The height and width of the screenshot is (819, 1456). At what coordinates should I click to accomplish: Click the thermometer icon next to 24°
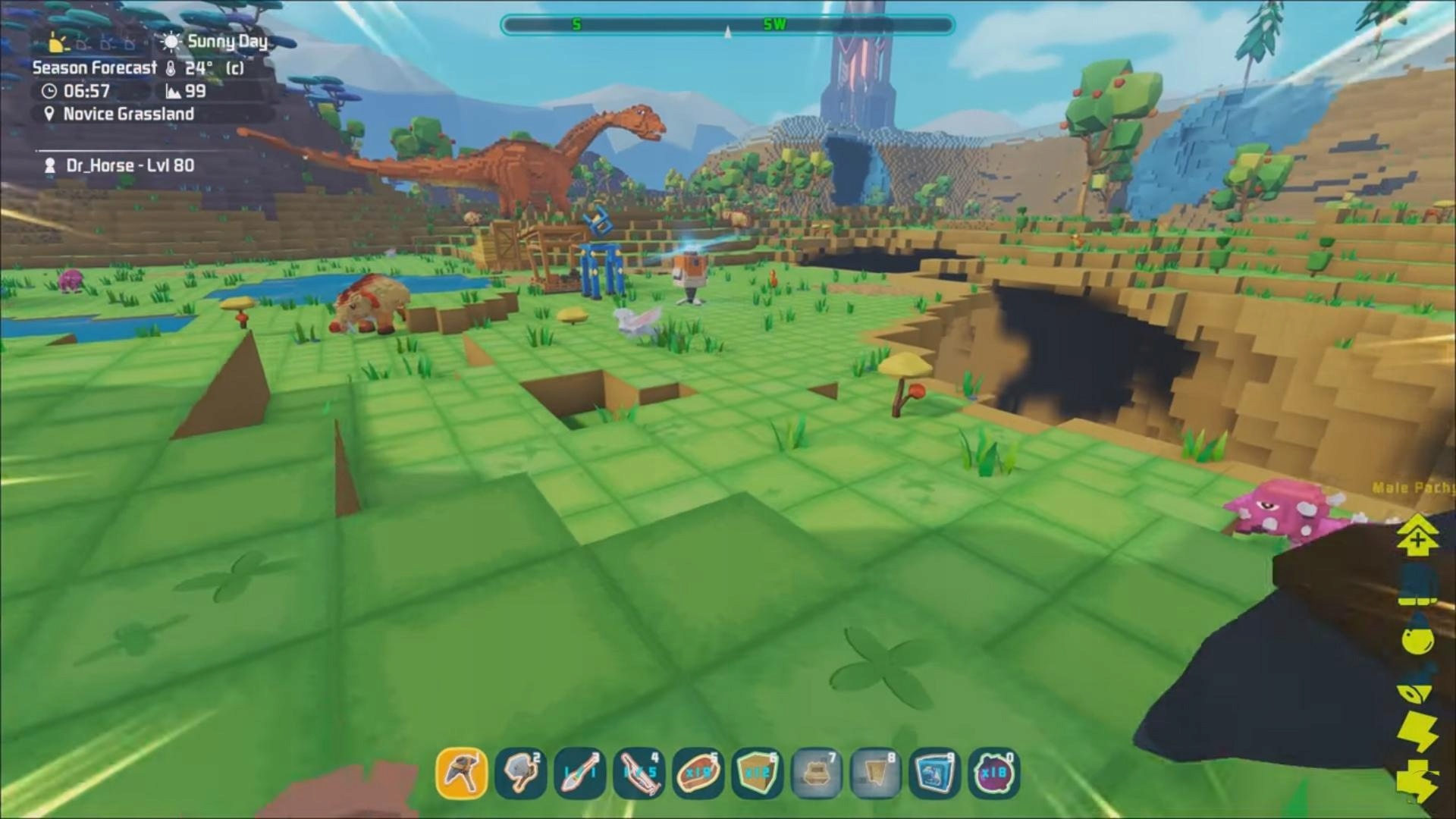pos(171,69)
